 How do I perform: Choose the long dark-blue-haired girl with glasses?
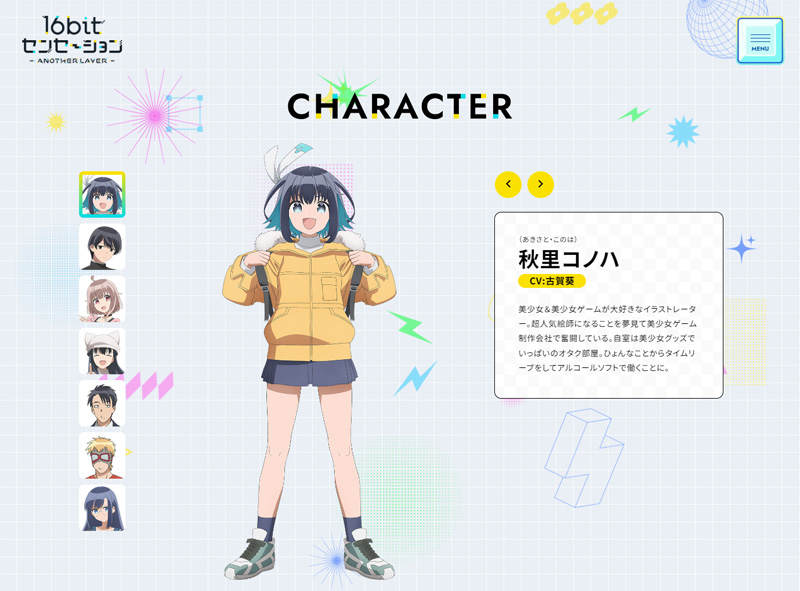(x=102, y=508)
